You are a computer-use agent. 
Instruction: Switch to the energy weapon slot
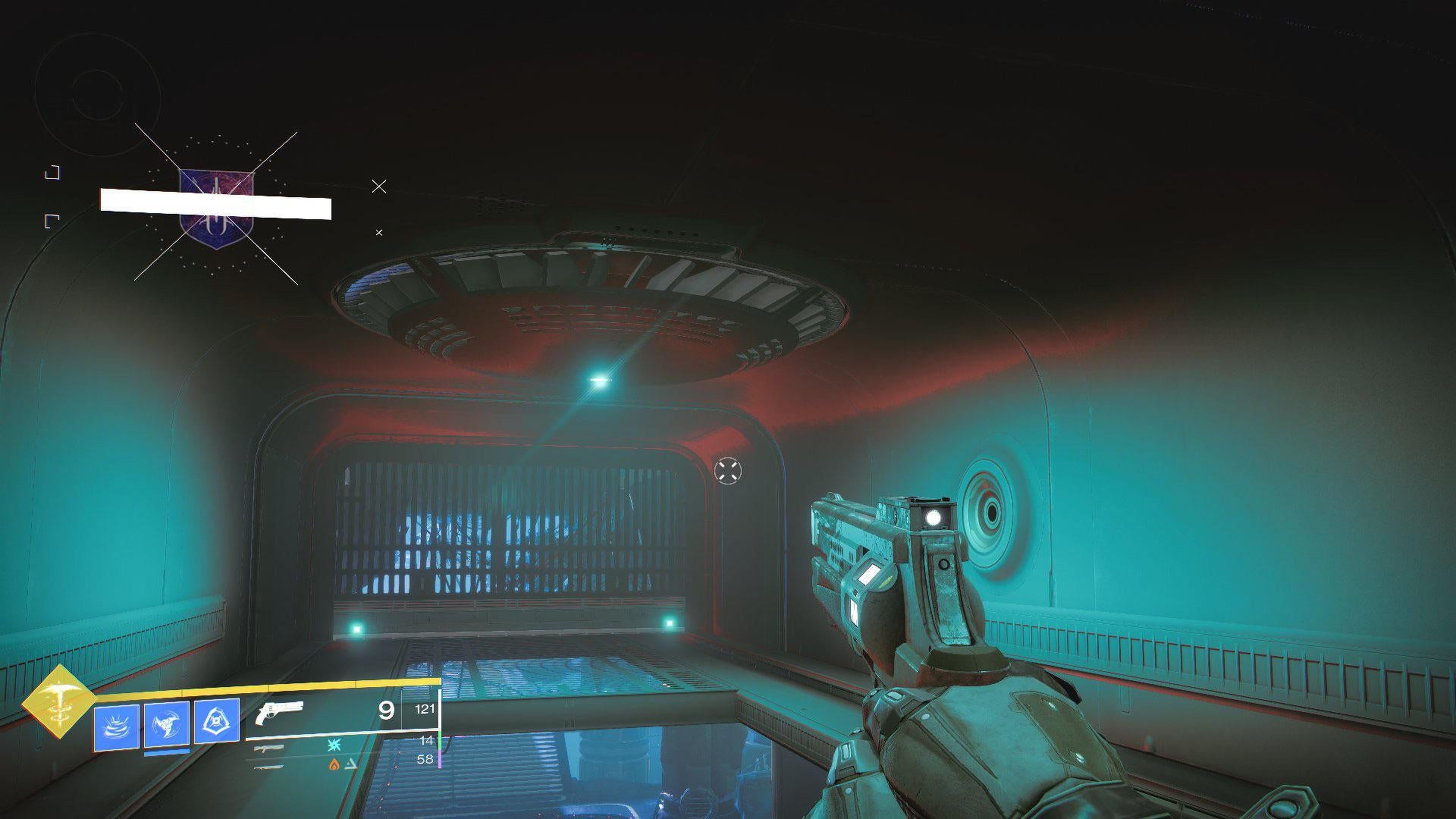coord(269,748)
